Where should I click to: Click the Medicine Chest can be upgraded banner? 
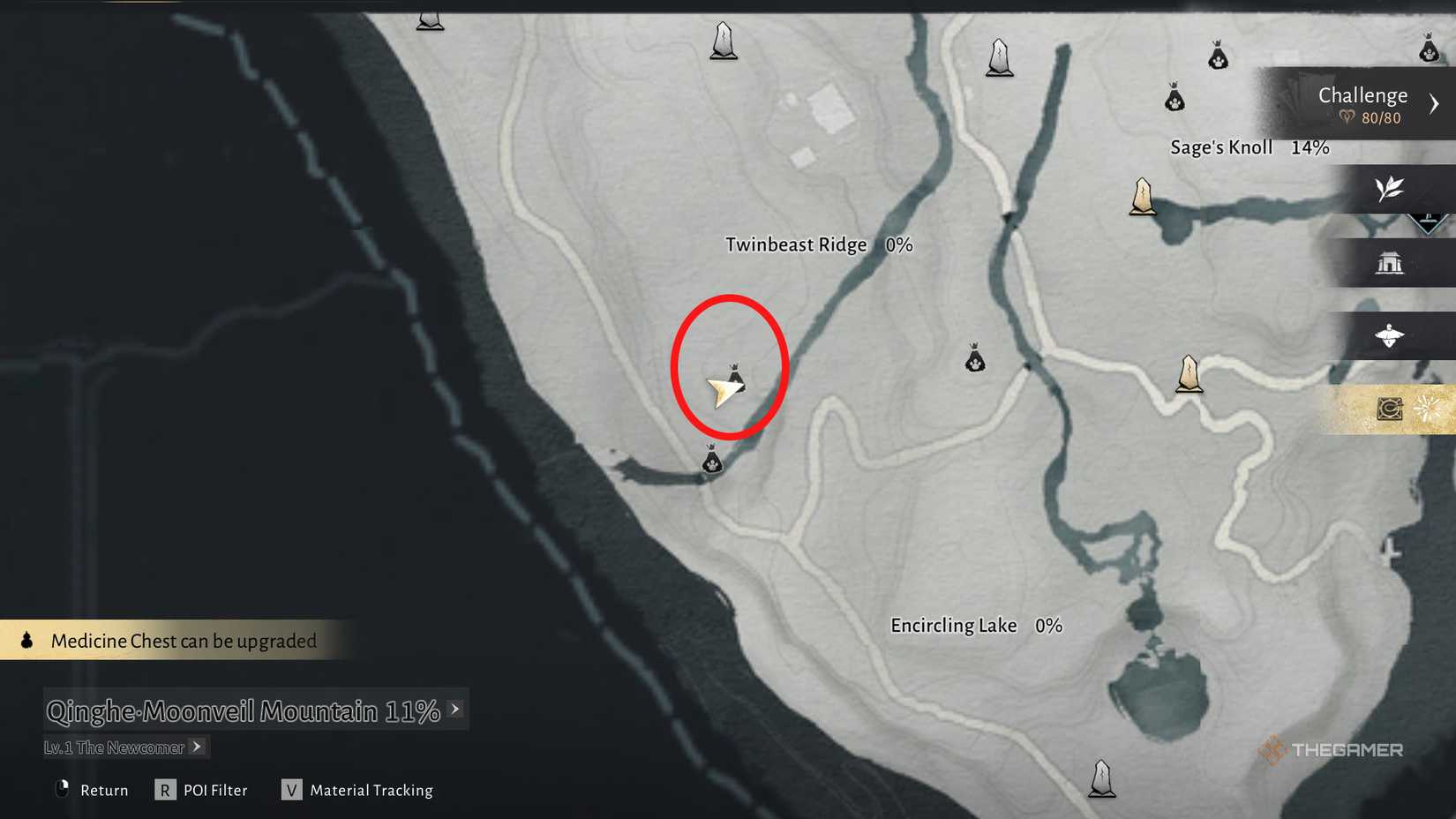click(184, 641)
